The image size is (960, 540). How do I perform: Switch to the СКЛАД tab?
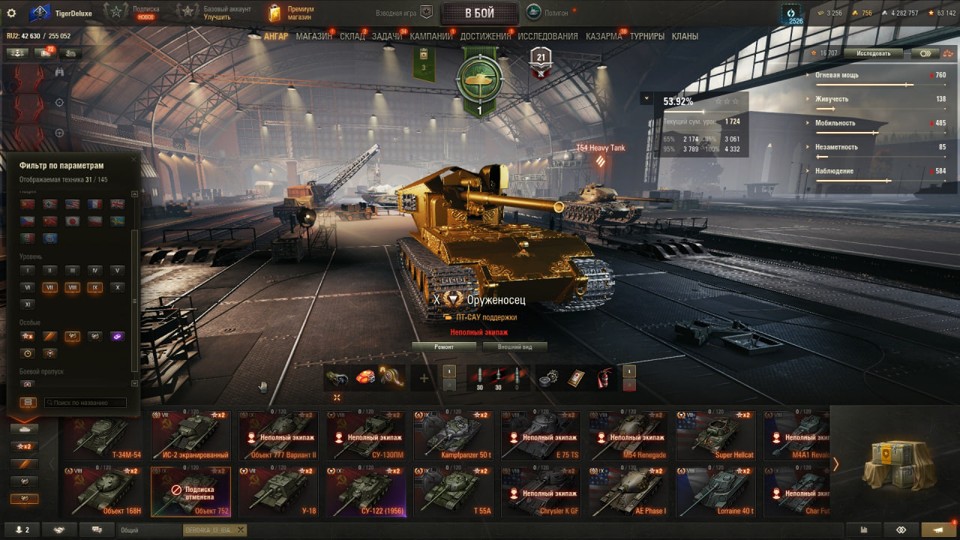[x=352, y=36]
